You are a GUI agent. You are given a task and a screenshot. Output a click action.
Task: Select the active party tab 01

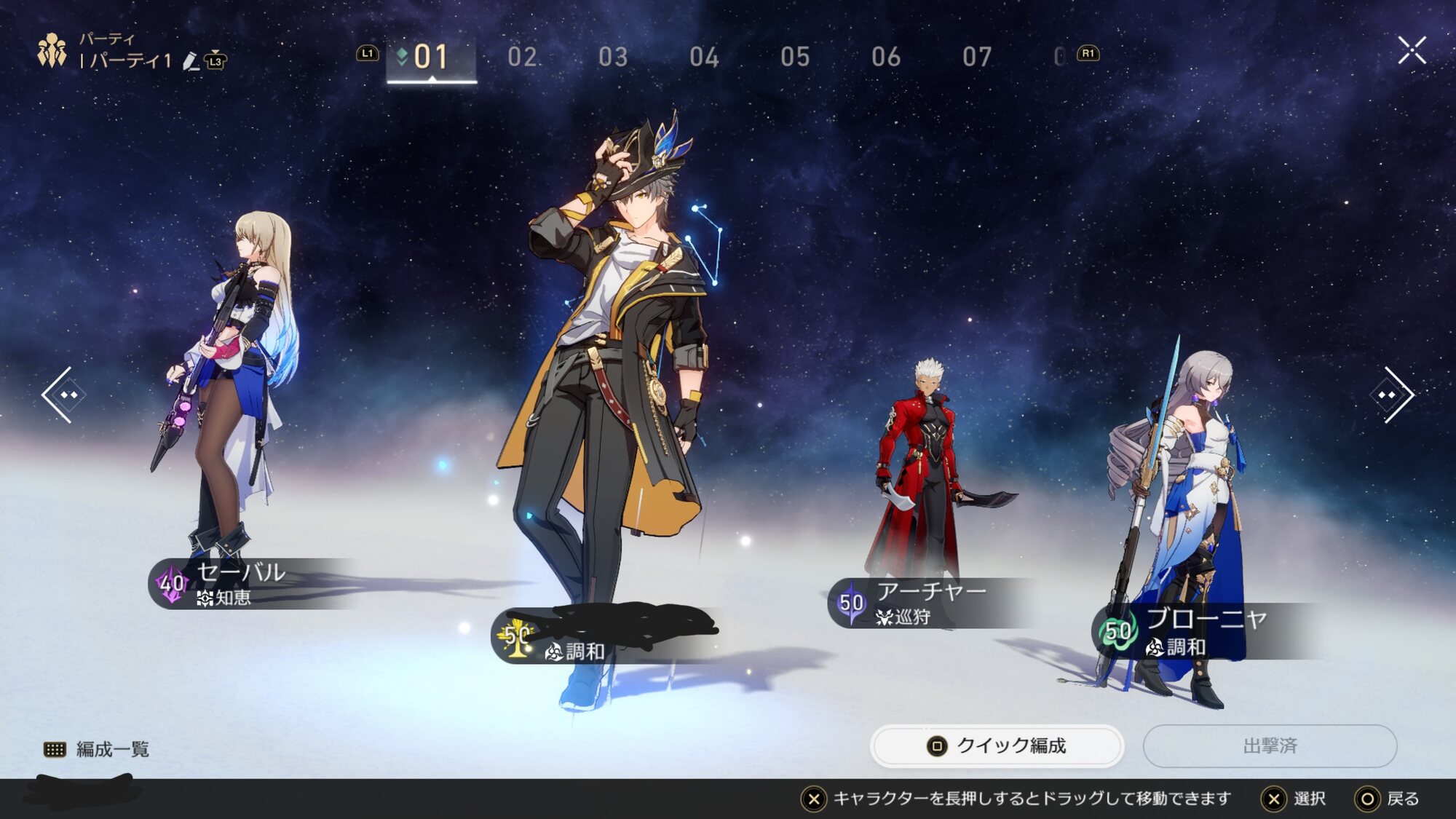coord(430,57)
